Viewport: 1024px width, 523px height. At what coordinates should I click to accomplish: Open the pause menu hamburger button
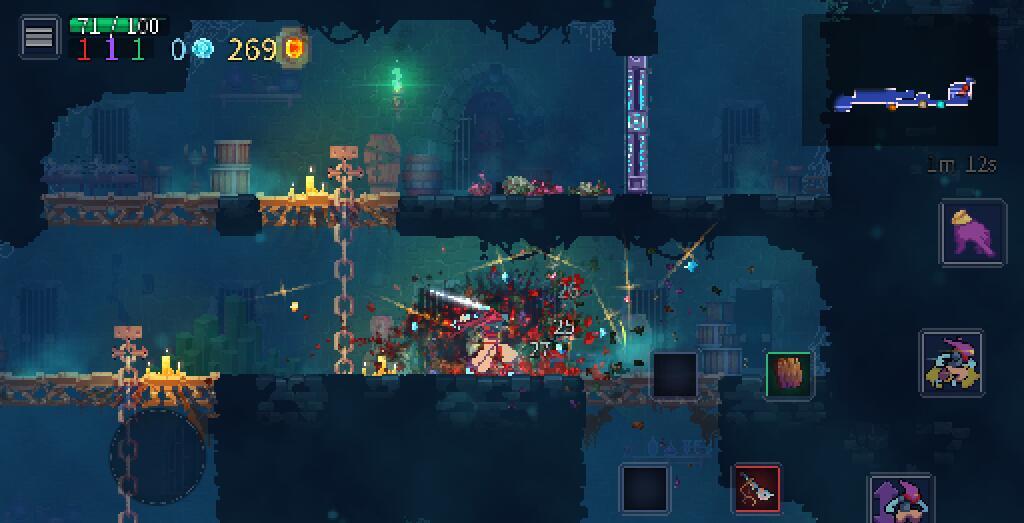point(39,37)
